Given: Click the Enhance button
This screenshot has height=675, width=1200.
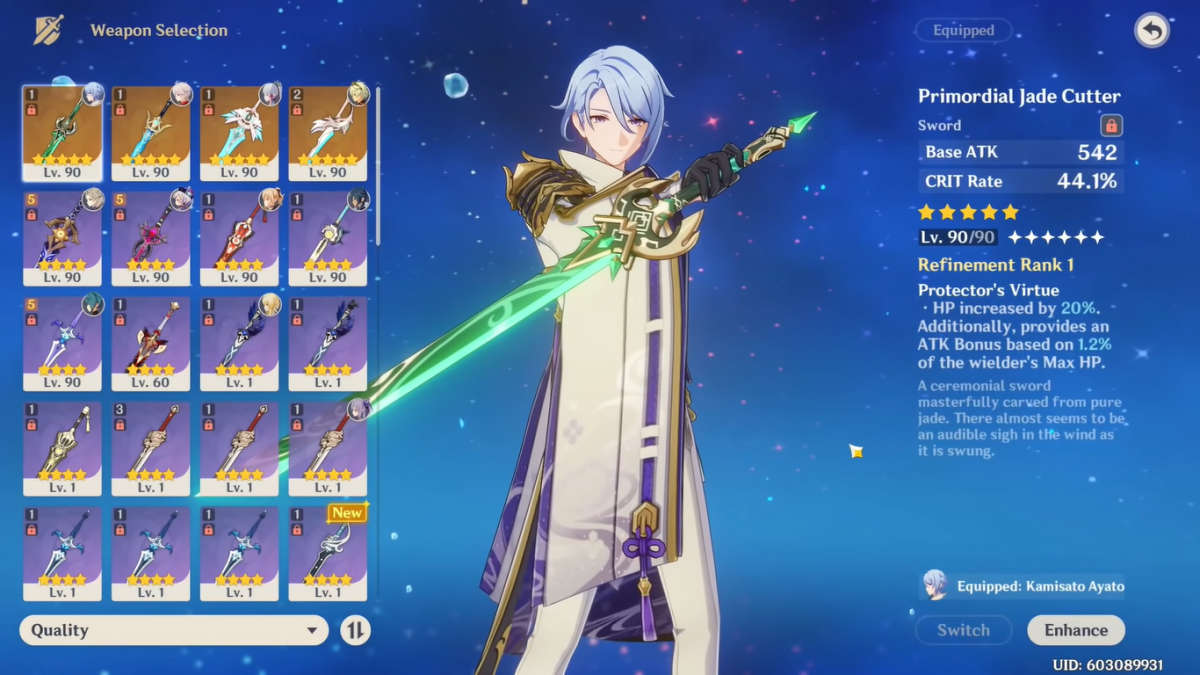Looking at the screenshot, I should coord(1076,630).
